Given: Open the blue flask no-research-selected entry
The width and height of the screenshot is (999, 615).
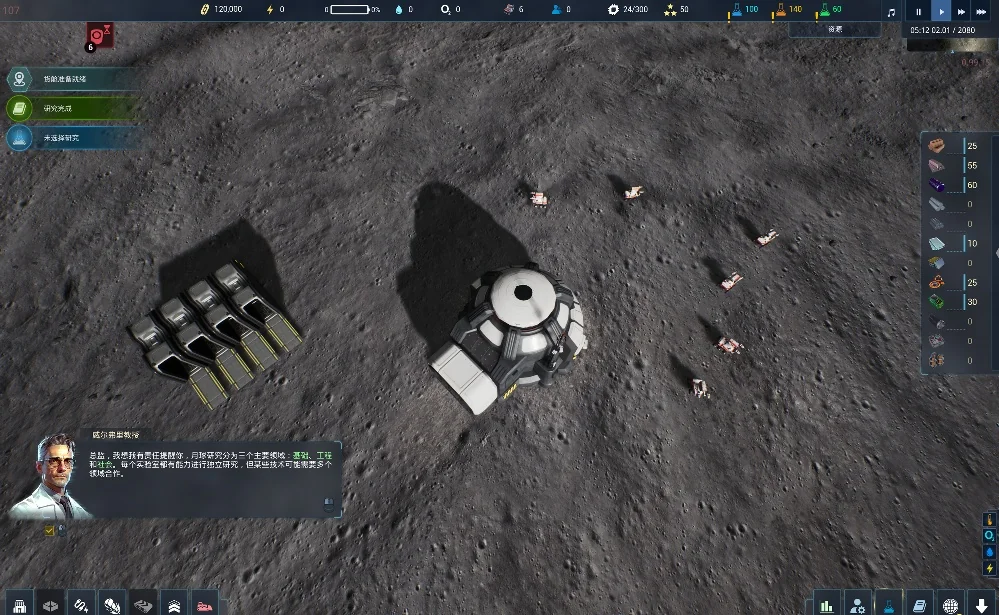Looking at the screenshot, I should click(x=19, y=138).
